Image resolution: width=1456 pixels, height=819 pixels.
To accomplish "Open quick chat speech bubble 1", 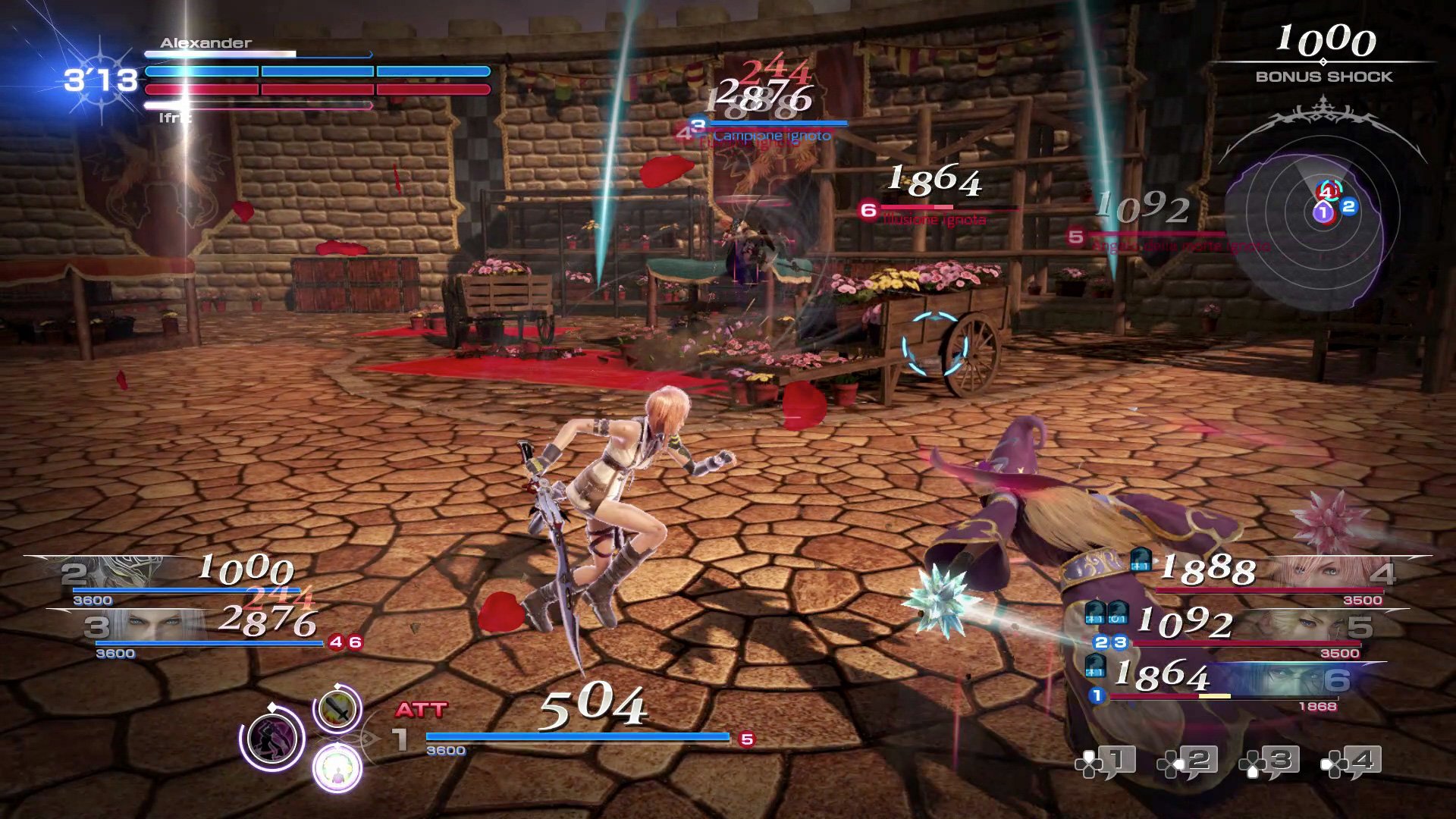I will click(1106, 762).
